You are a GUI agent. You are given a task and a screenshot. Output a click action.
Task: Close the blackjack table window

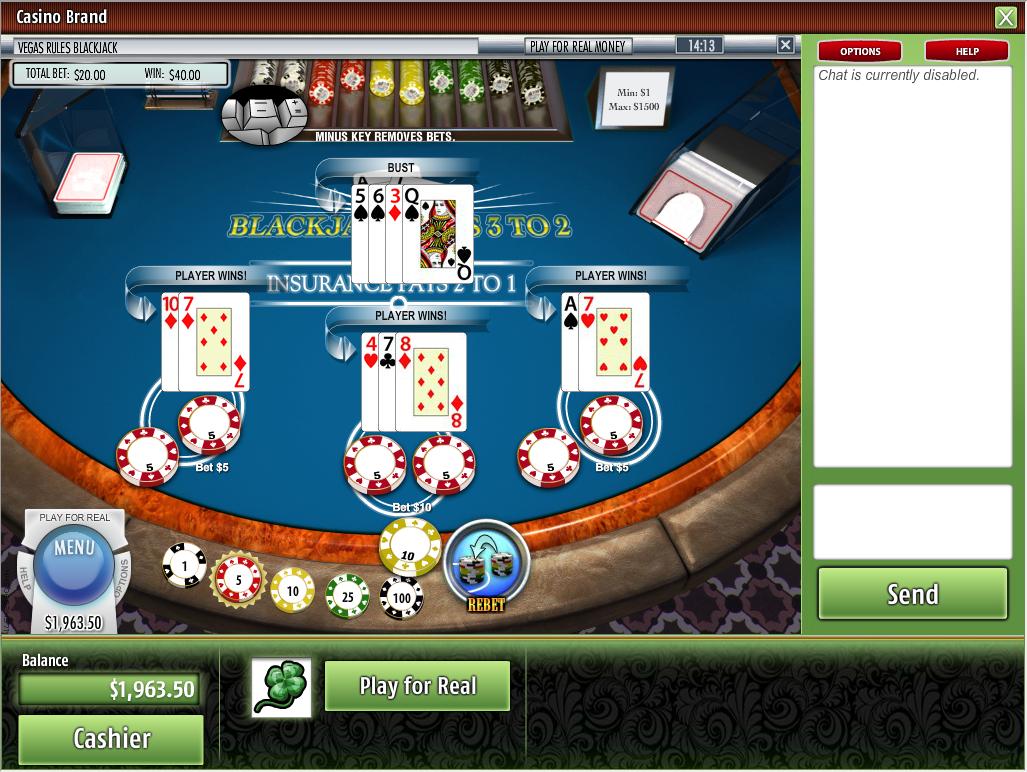785,45
